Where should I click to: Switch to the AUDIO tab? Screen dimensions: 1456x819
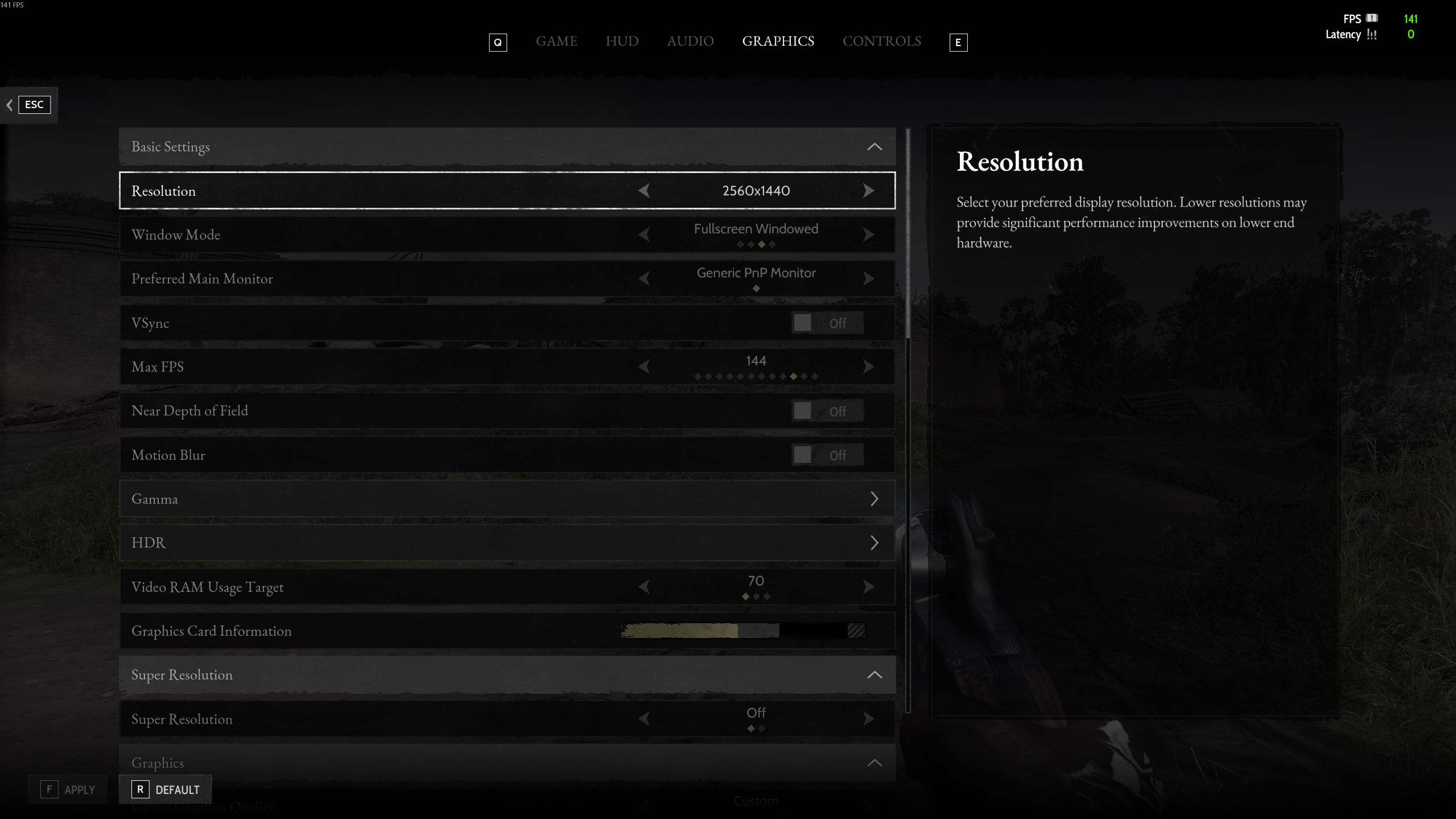690,41
